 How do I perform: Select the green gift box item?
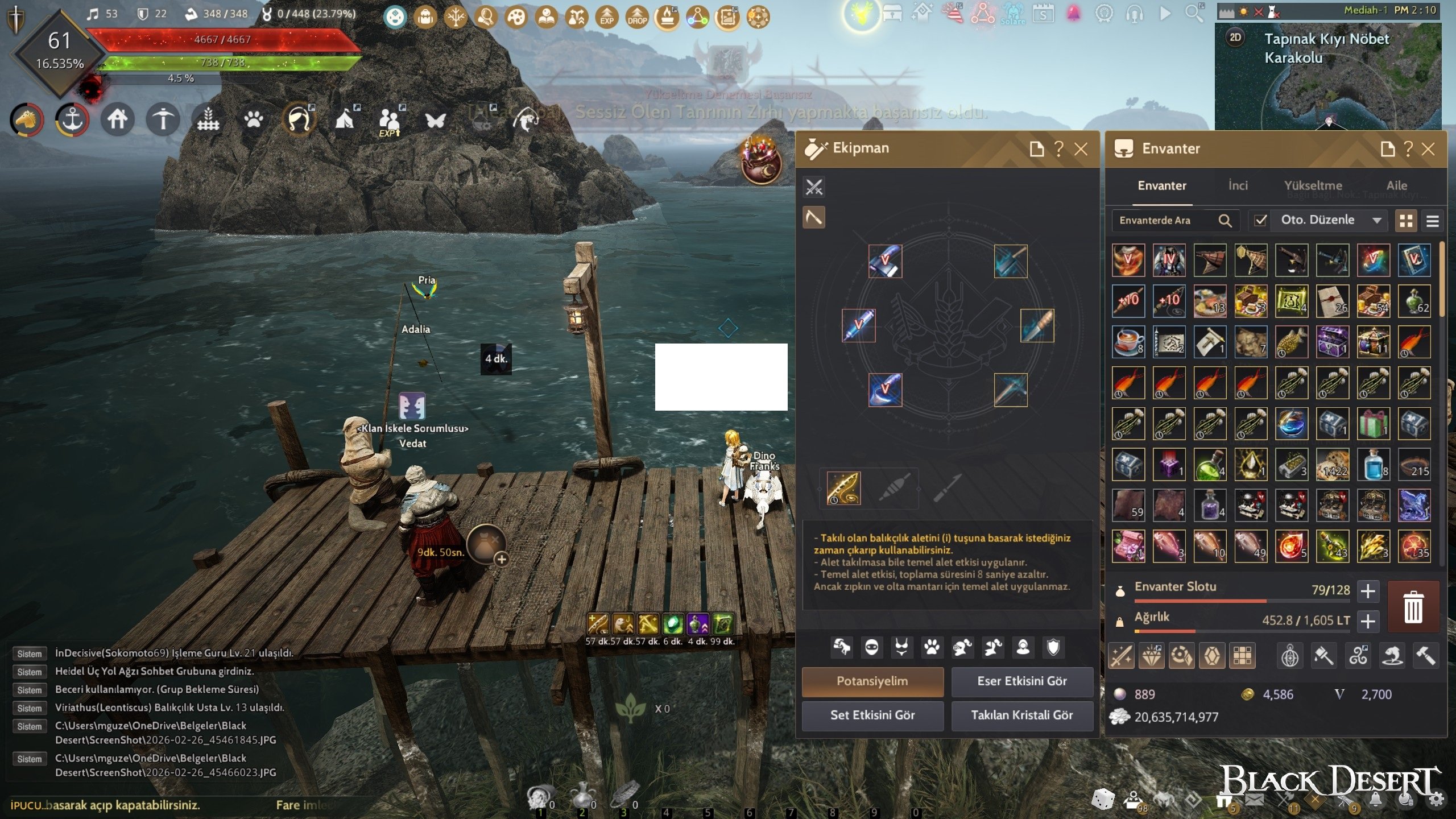coord(1373,424)
